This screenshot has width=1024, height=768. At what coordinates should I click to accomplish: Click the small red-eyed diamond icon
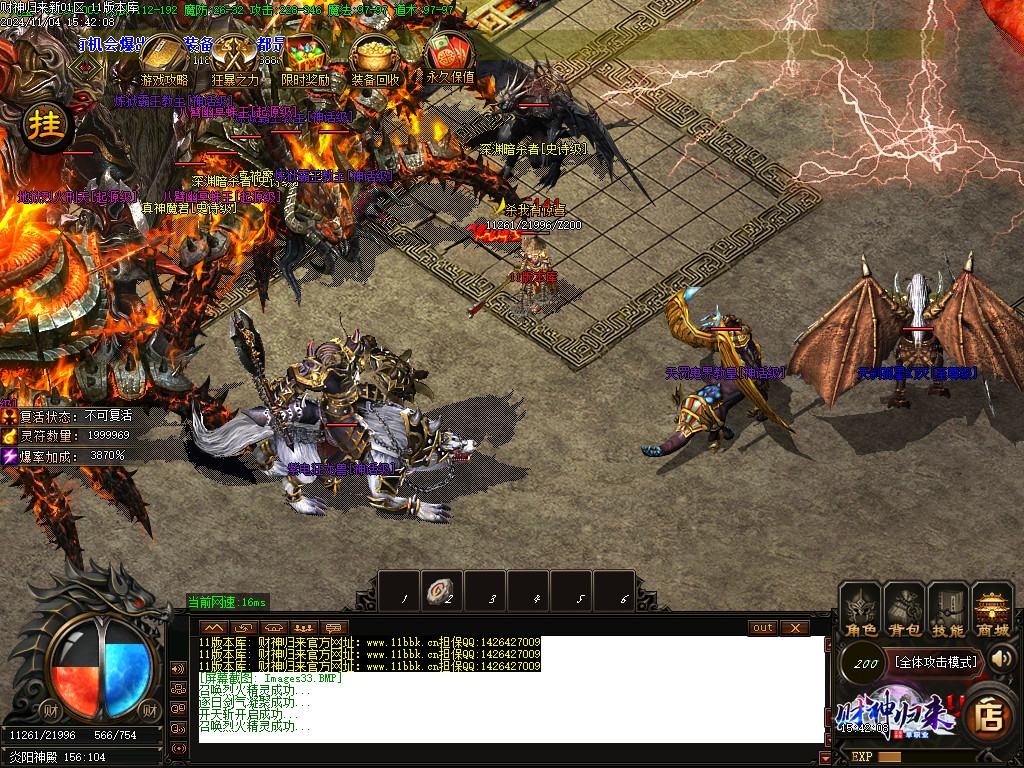[88, 66]
